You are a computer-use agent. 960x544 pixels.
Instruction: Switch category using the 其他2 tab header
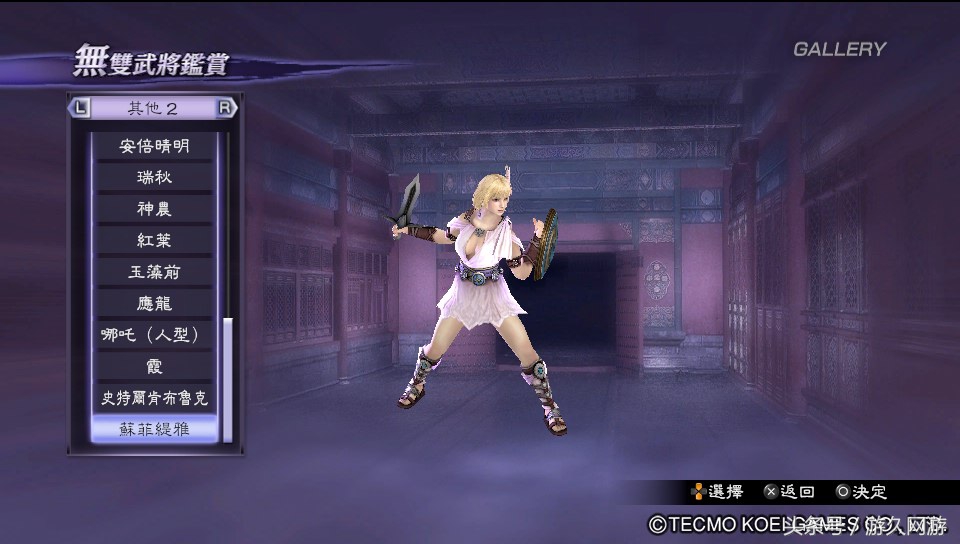tap(152, 108)
